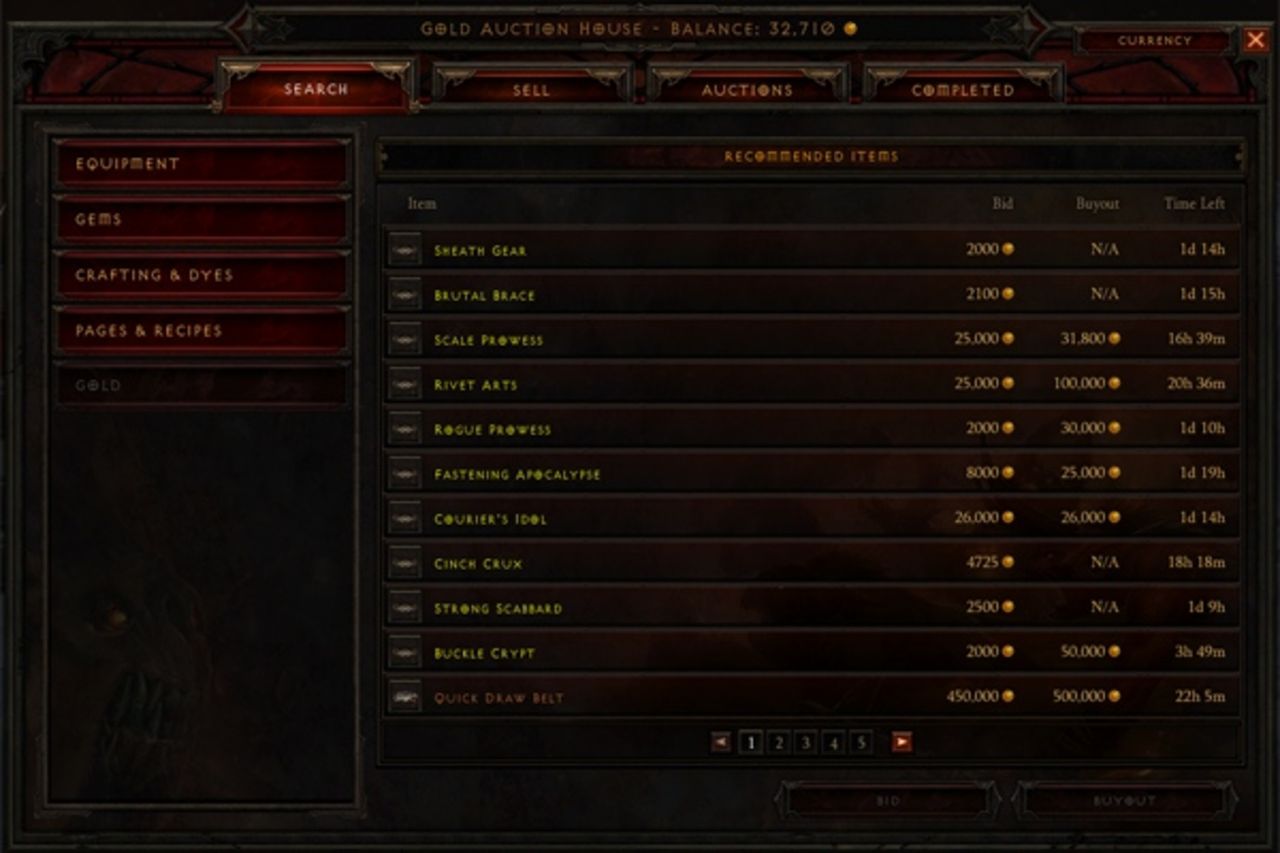Viewport: 1280px width, 853px height.
Task: Click the Quick Draw Belt item icon
Action: 404,696
